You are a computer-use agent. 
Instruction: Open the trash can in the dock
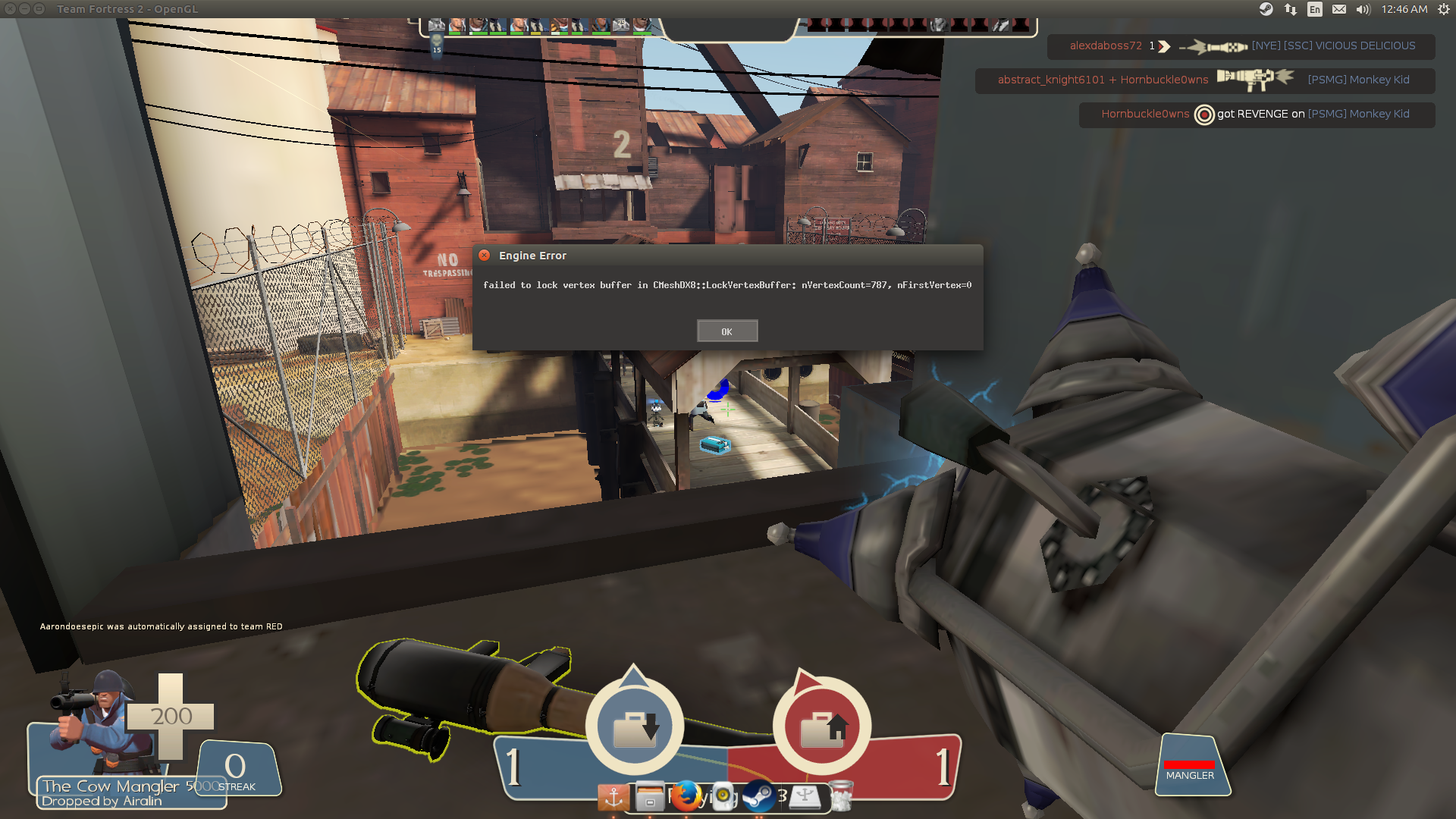coord(840,798)
